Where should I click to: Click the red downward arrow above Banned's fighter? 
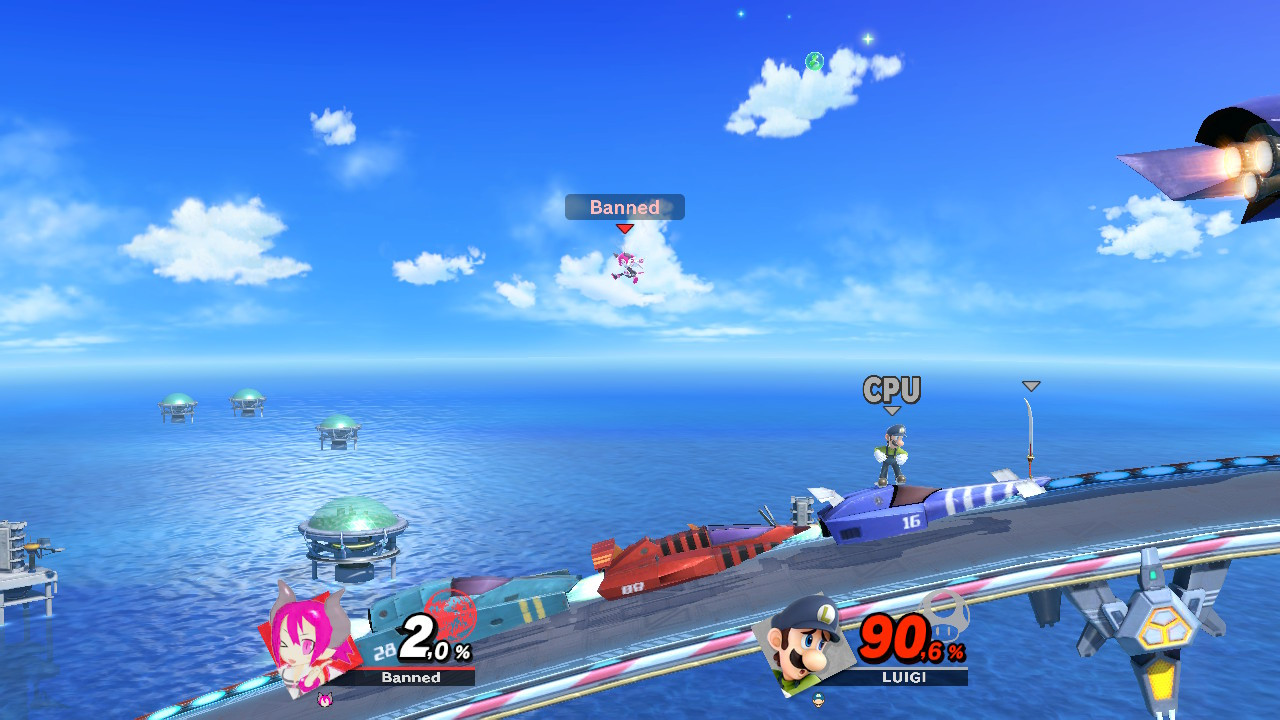click(x=624, y=228)
